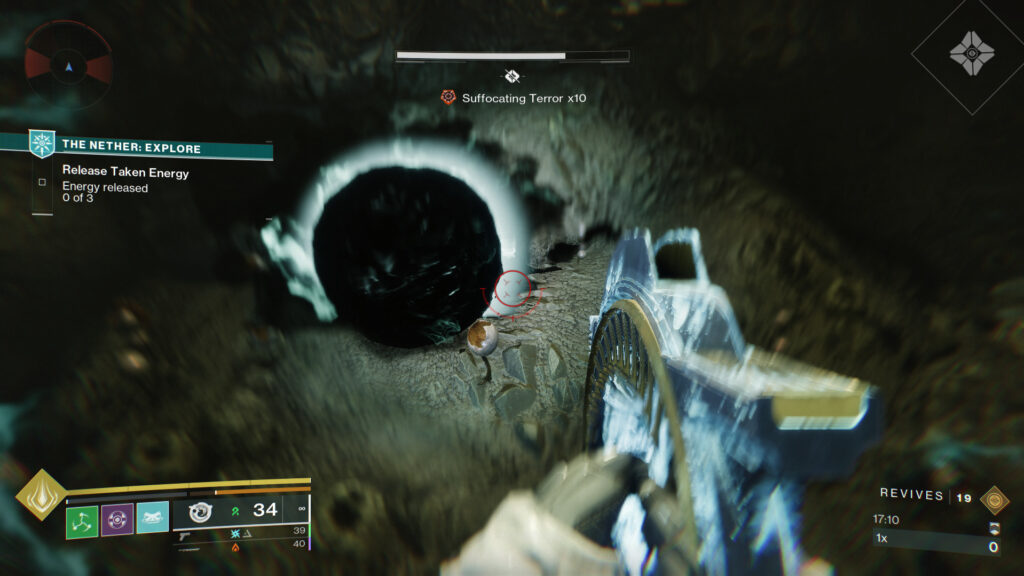Use the green grenade ability icon
The image size is (1024, 576).
[82, 519]
